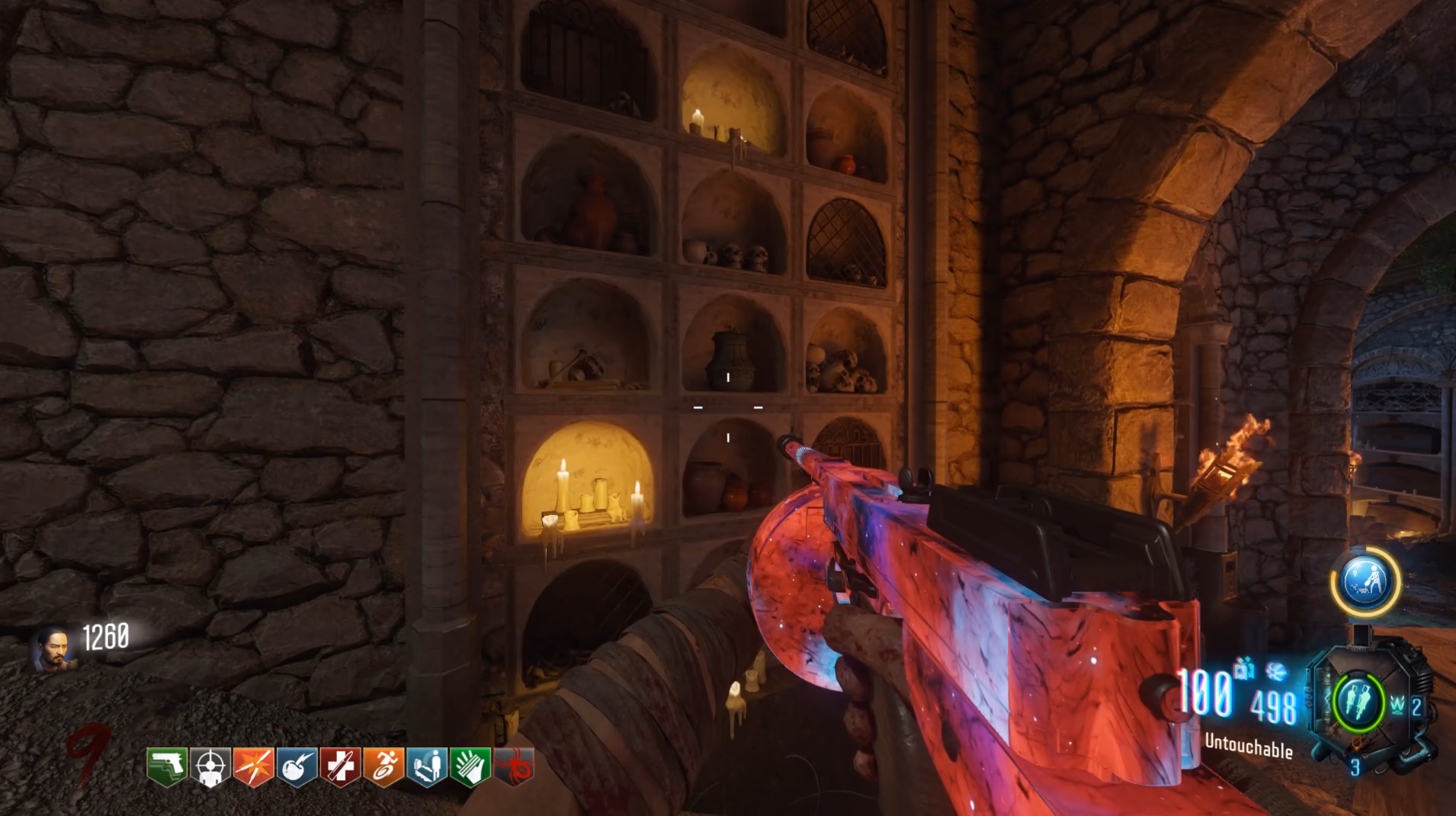
Task: Select the green hand perk icon
Action: 470,766
